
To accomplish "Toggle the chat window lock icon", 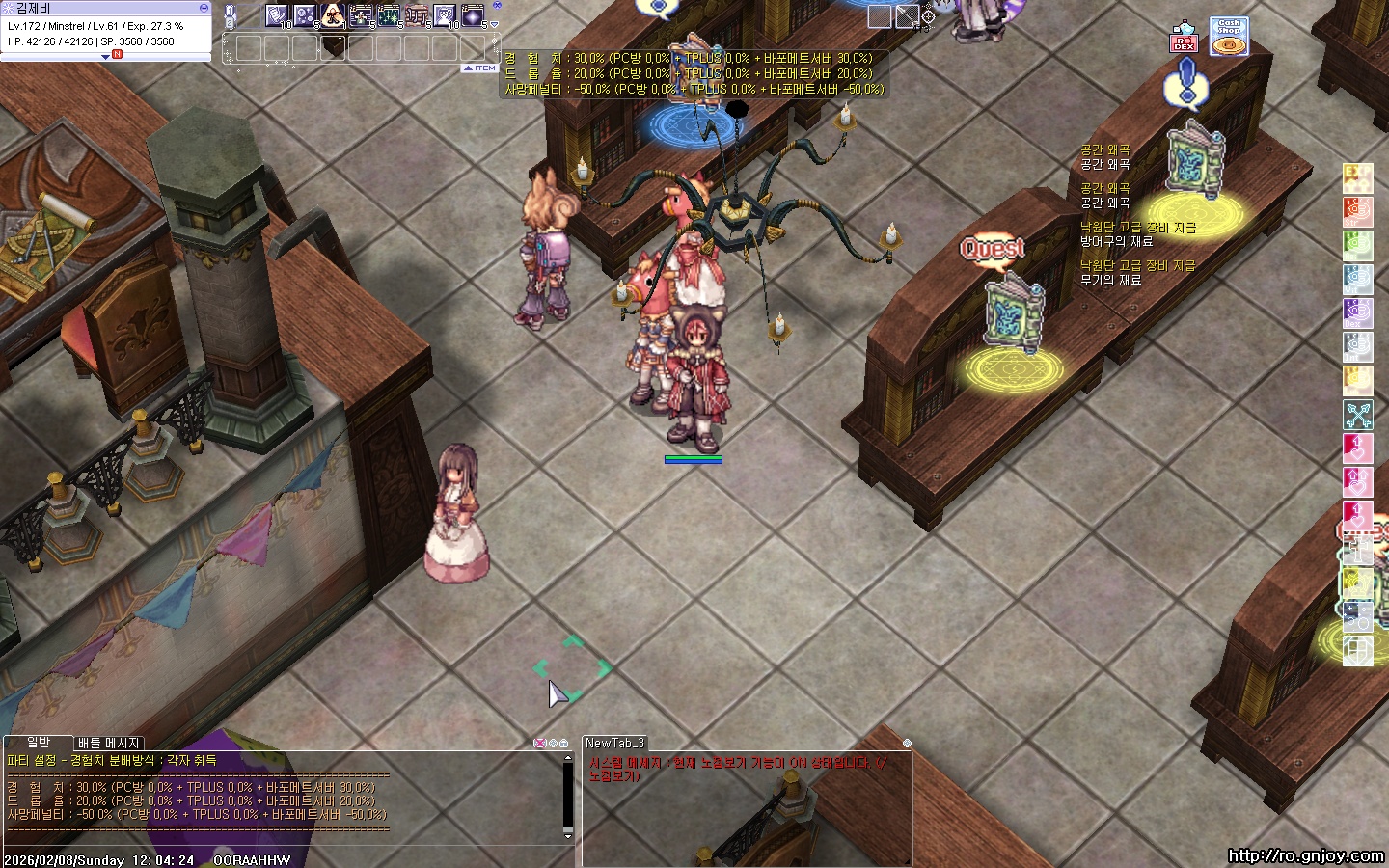I will point(564,744).
